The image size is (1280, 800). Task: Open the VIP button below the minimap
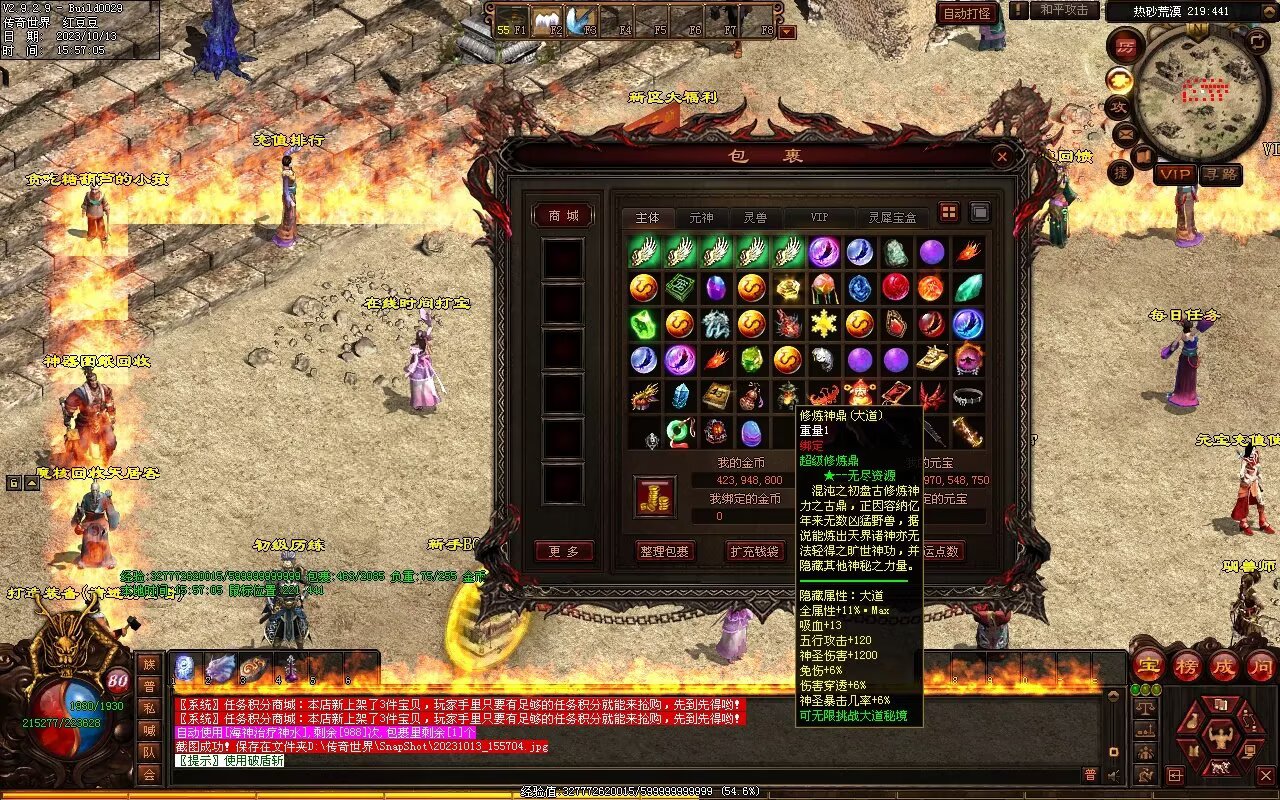[x=1175, y=174]
